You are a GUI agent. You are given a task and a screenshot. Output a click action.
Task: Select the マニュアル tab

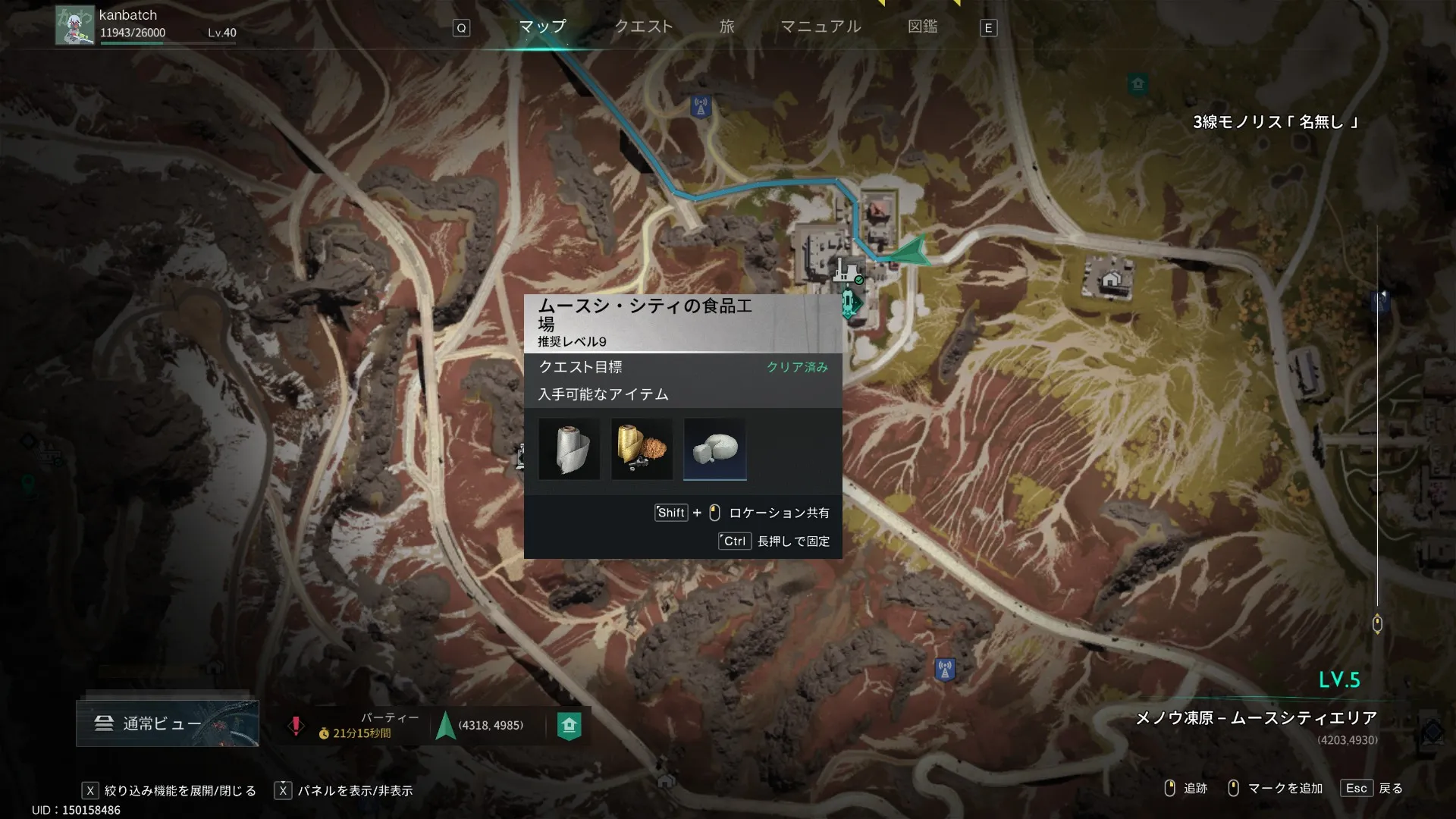click(821, 27)
